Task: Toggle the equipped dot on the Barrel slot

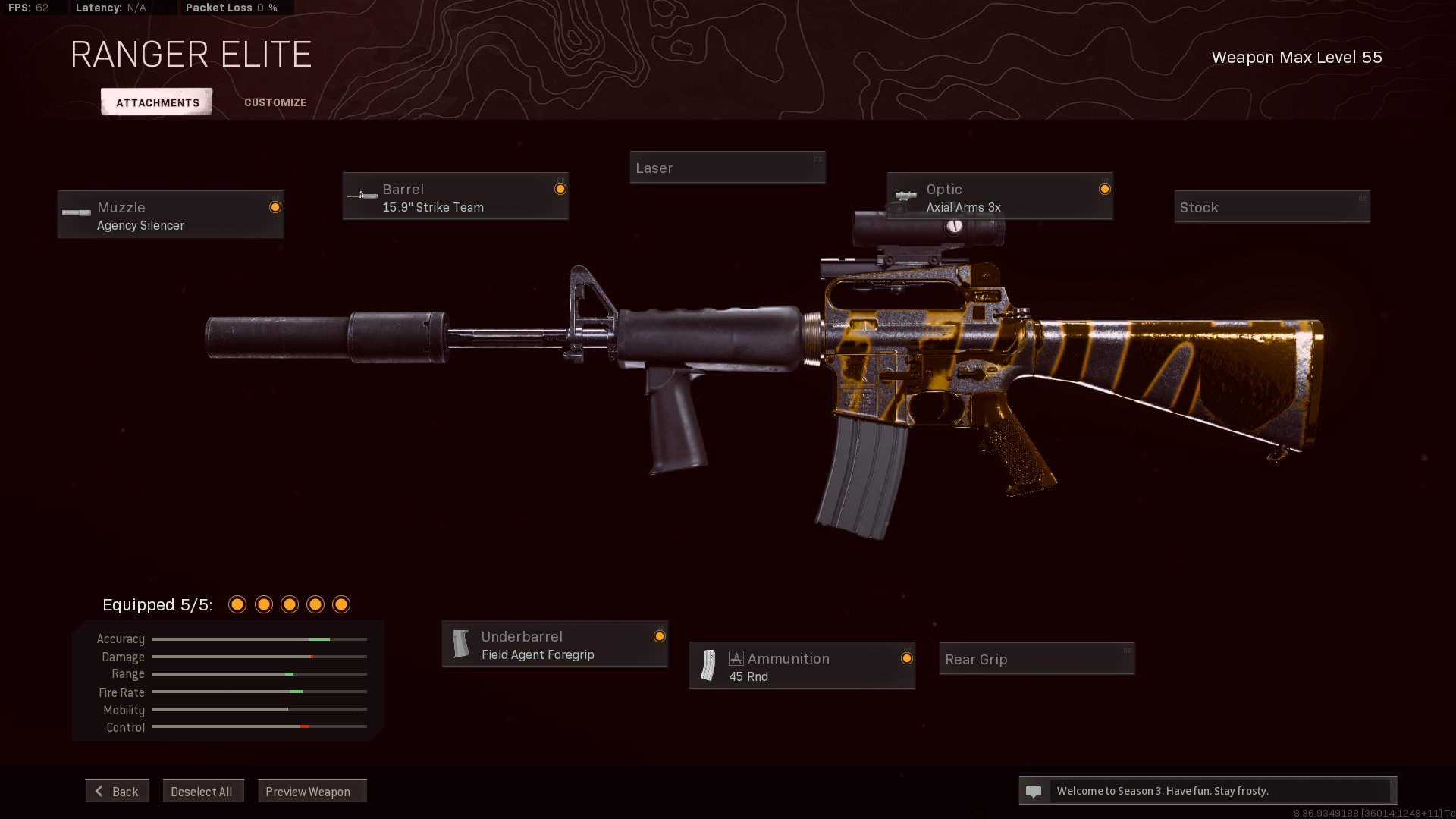Action: coord(560,189)
